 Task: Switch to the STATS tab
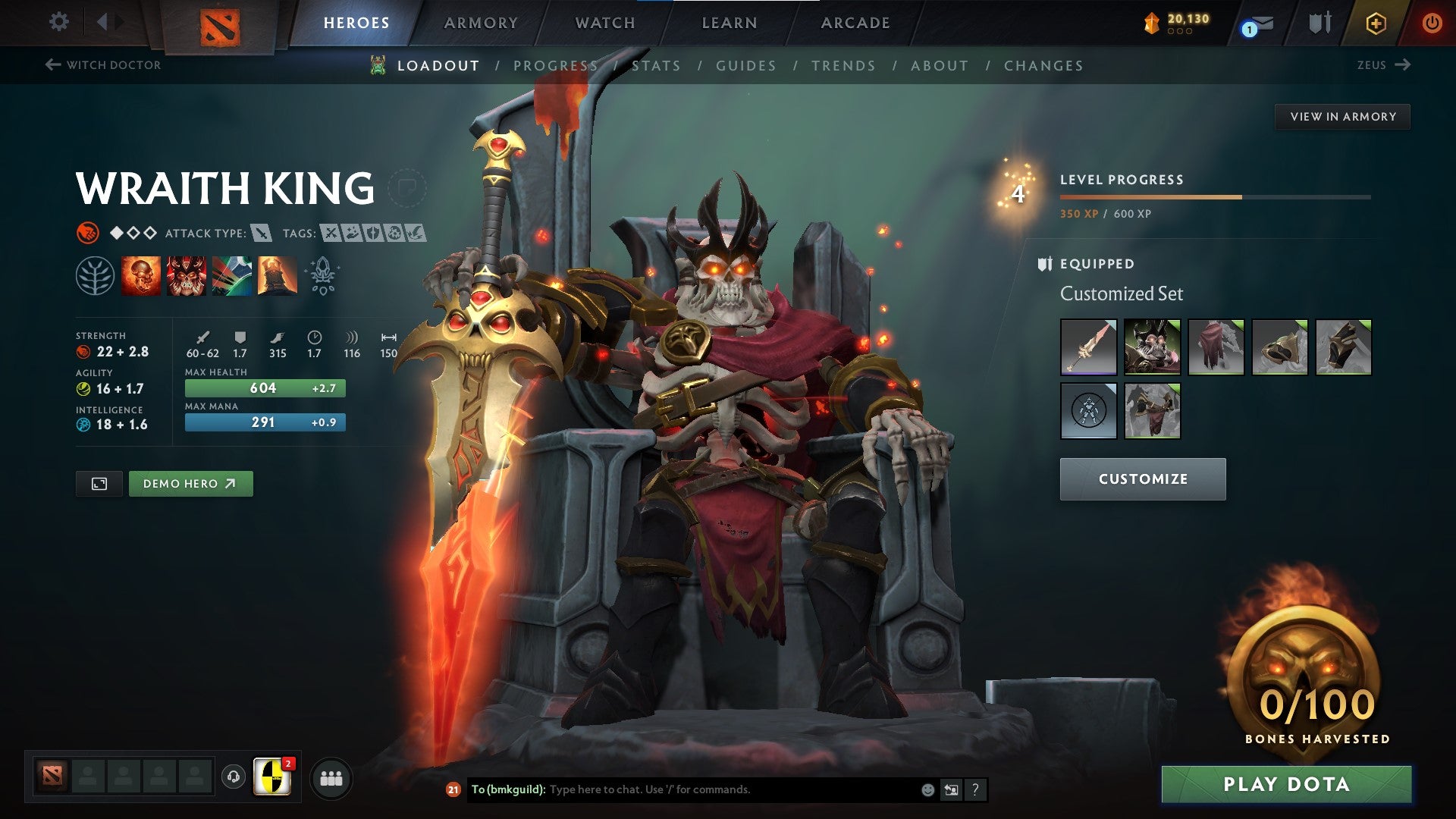pos(657,66)
